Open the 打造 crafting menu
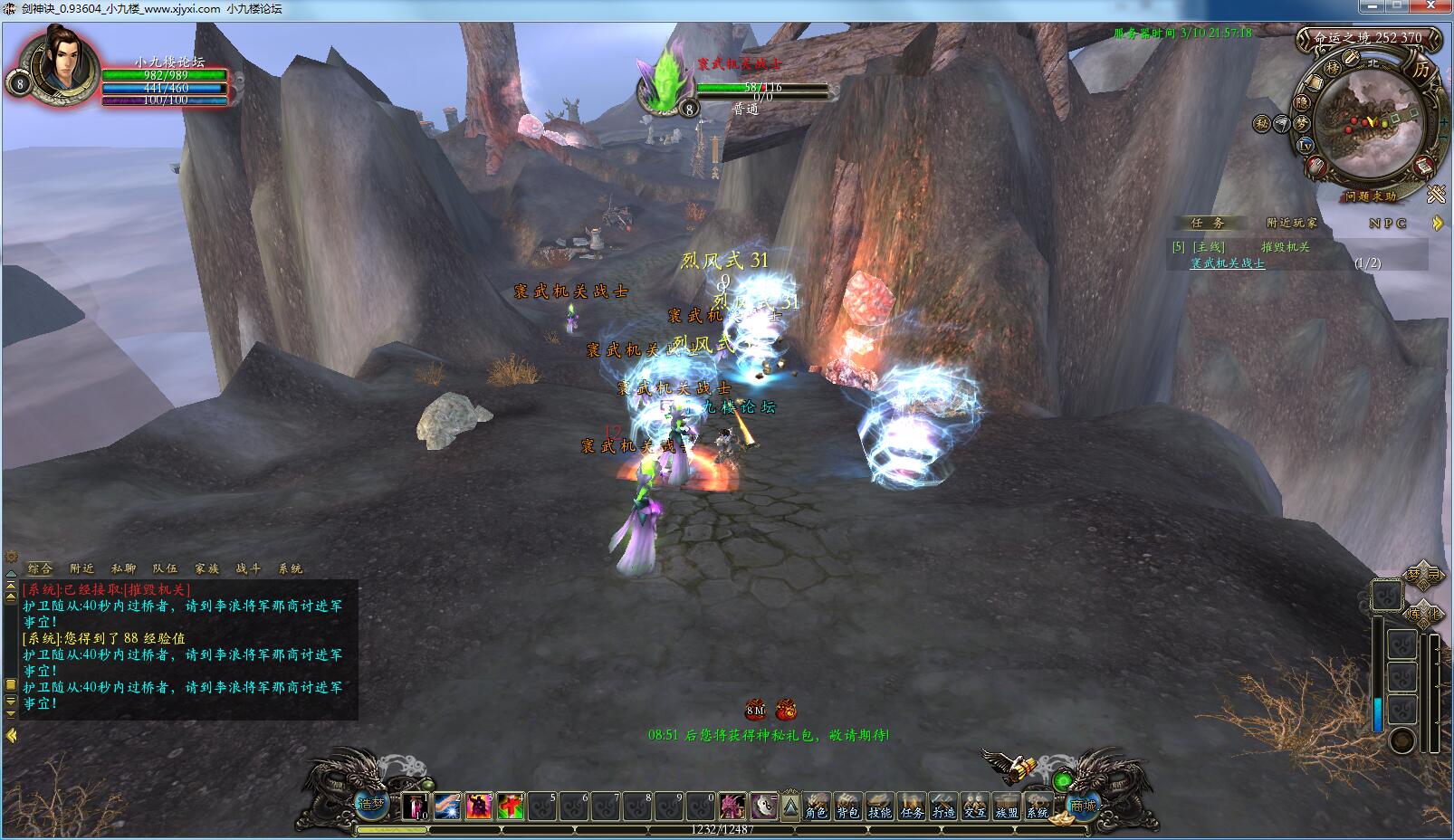1454x840 pixels. [x=943, y=805]
